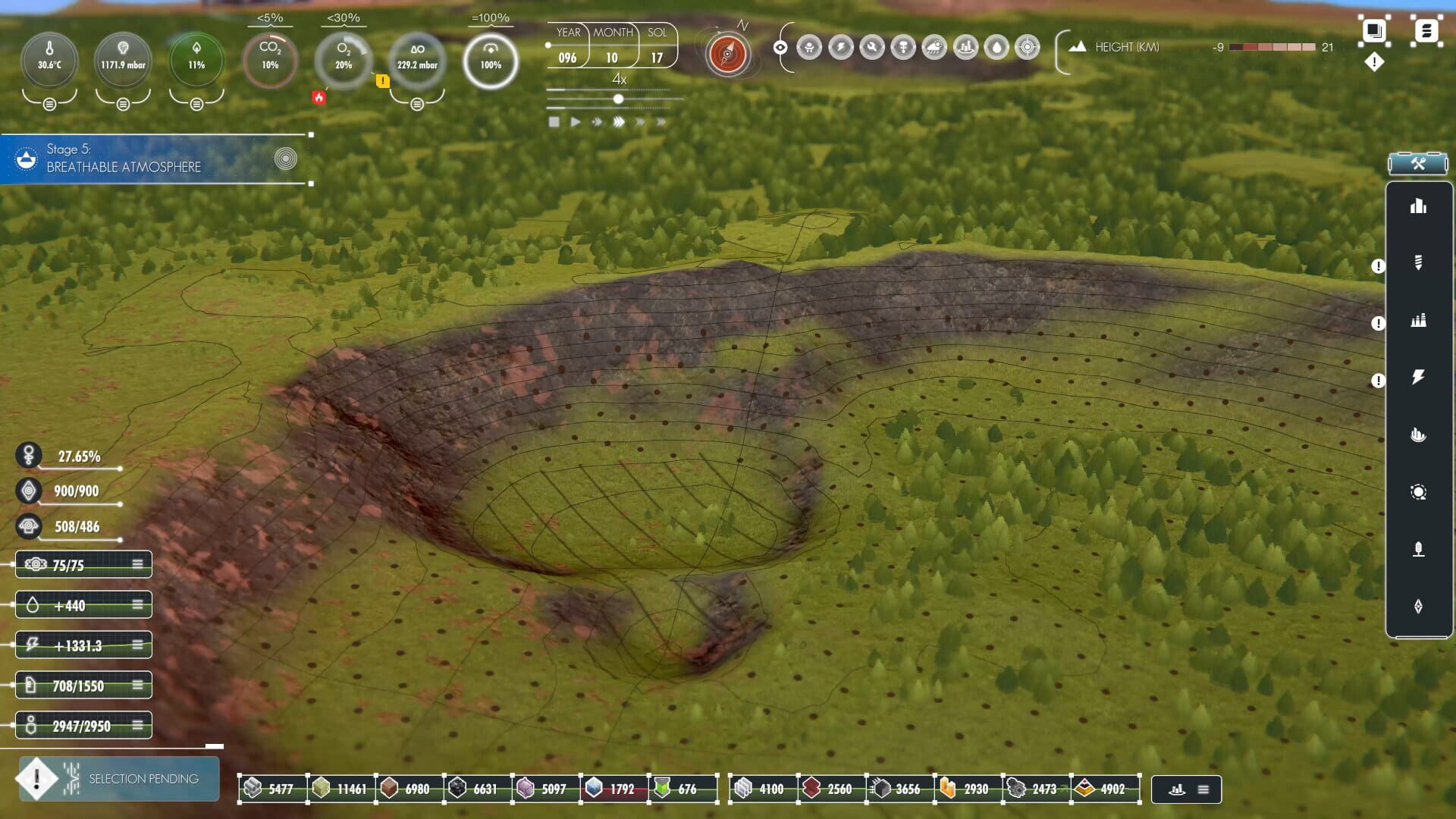Image resolution: width=1456 pixels, height=819 pixels.
Task: Click the water droplet overlay icon
Action: [x=996, y=47]
